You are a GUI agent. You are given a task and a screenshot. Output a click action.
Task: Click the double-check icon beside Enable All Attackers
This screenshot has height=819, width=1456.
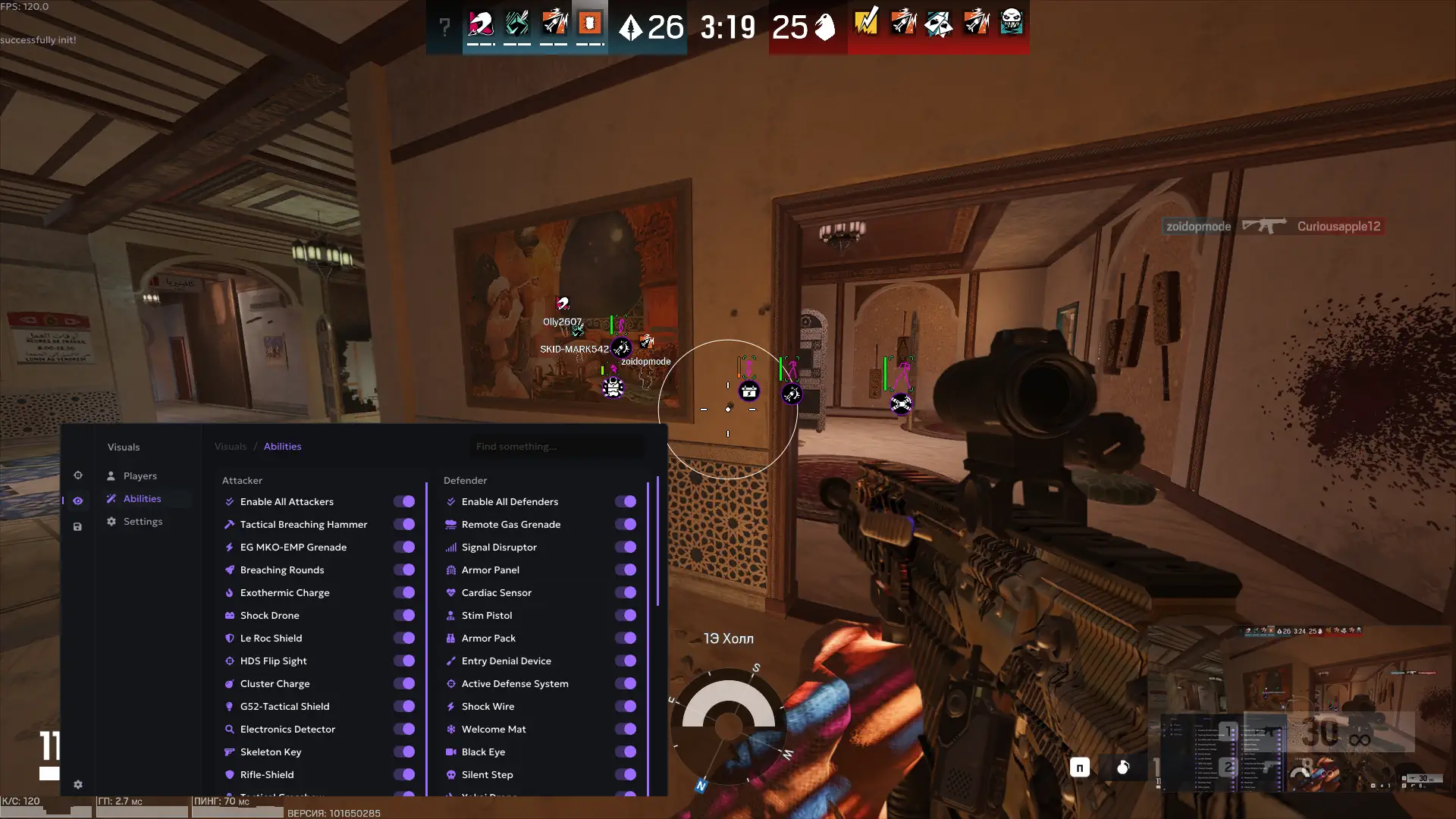click(x=229, y=501)
